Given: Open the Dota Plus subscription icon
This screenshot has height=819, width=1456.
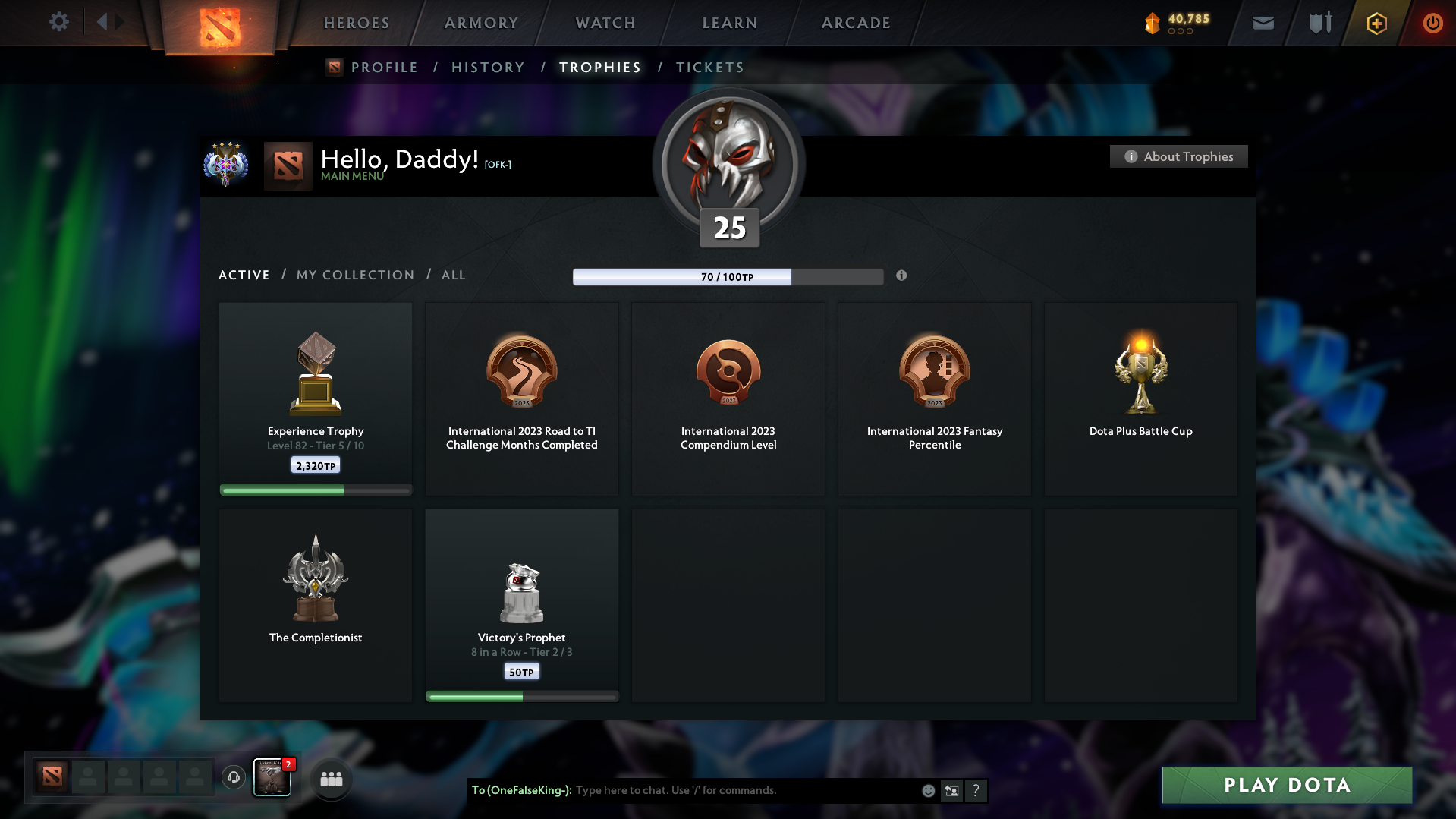Looking at the screenshot, I should tap(1376, 24).
